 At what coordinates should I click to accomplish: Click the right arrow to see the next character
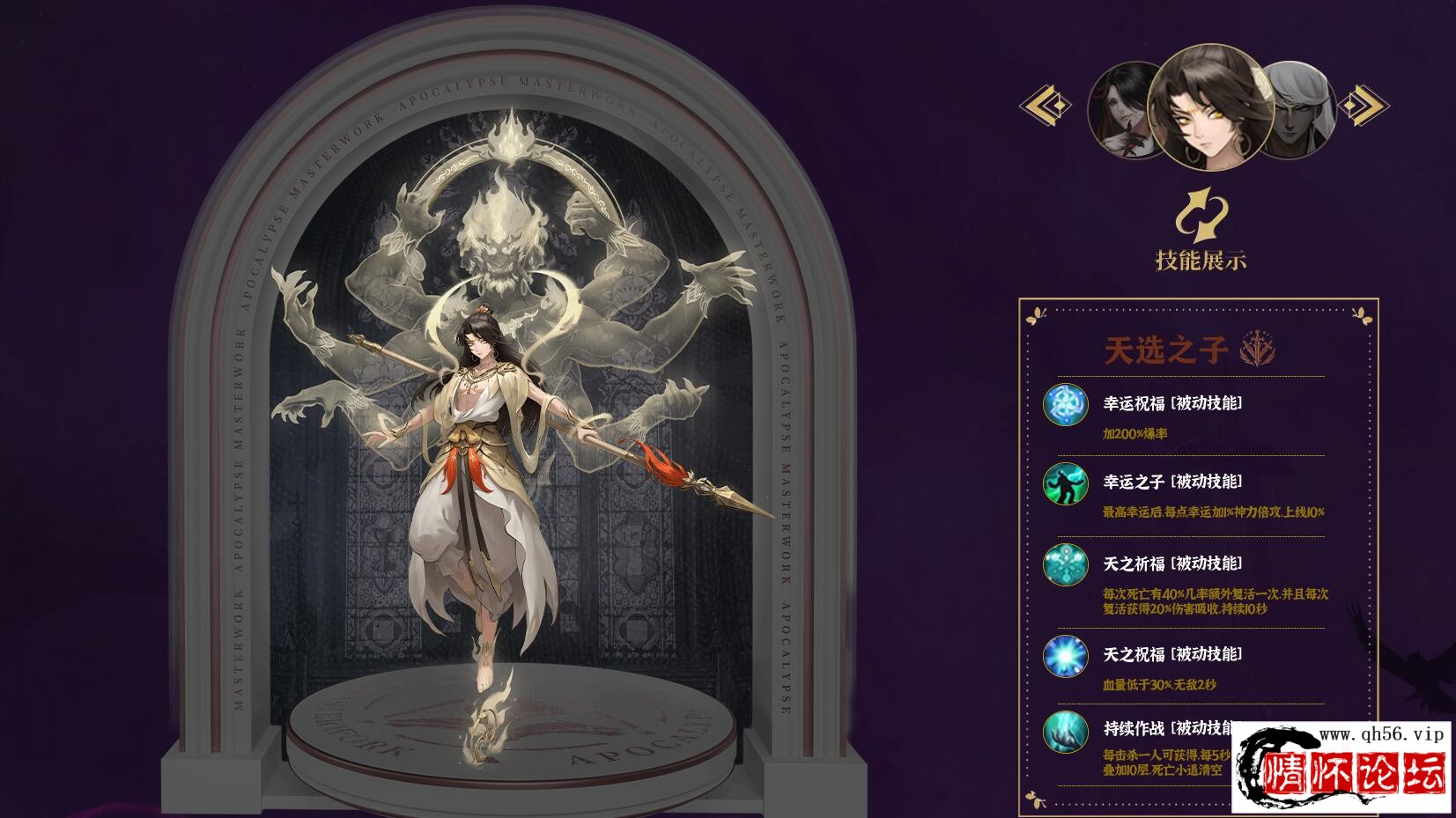(x=1362, y=106)
